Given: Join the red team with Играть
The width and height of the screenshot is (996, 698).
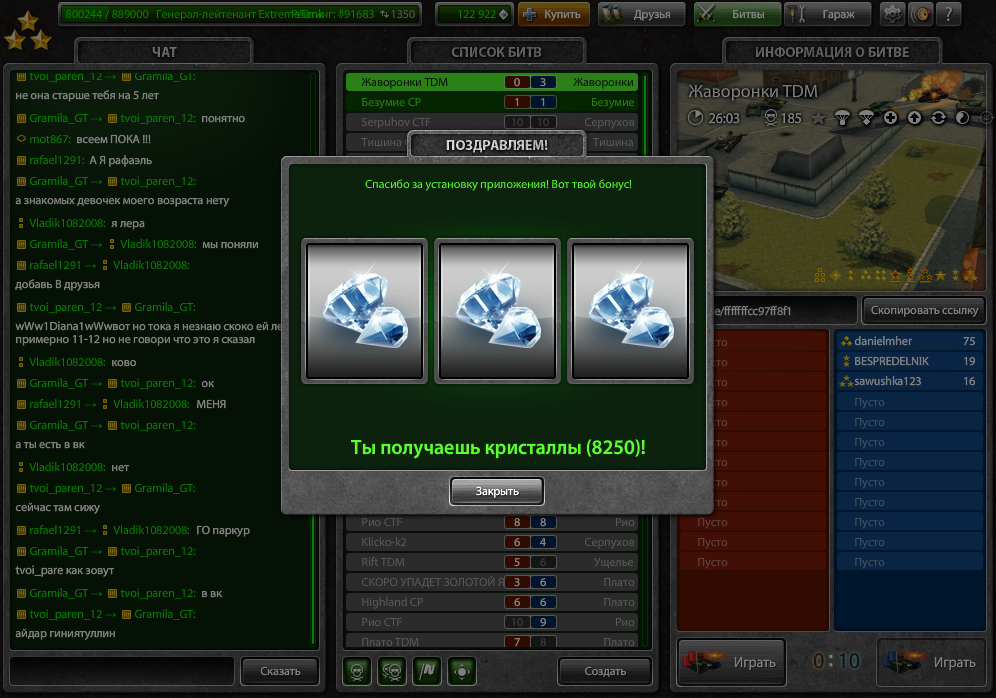Looking at the screenshot, I should [730, 662].
